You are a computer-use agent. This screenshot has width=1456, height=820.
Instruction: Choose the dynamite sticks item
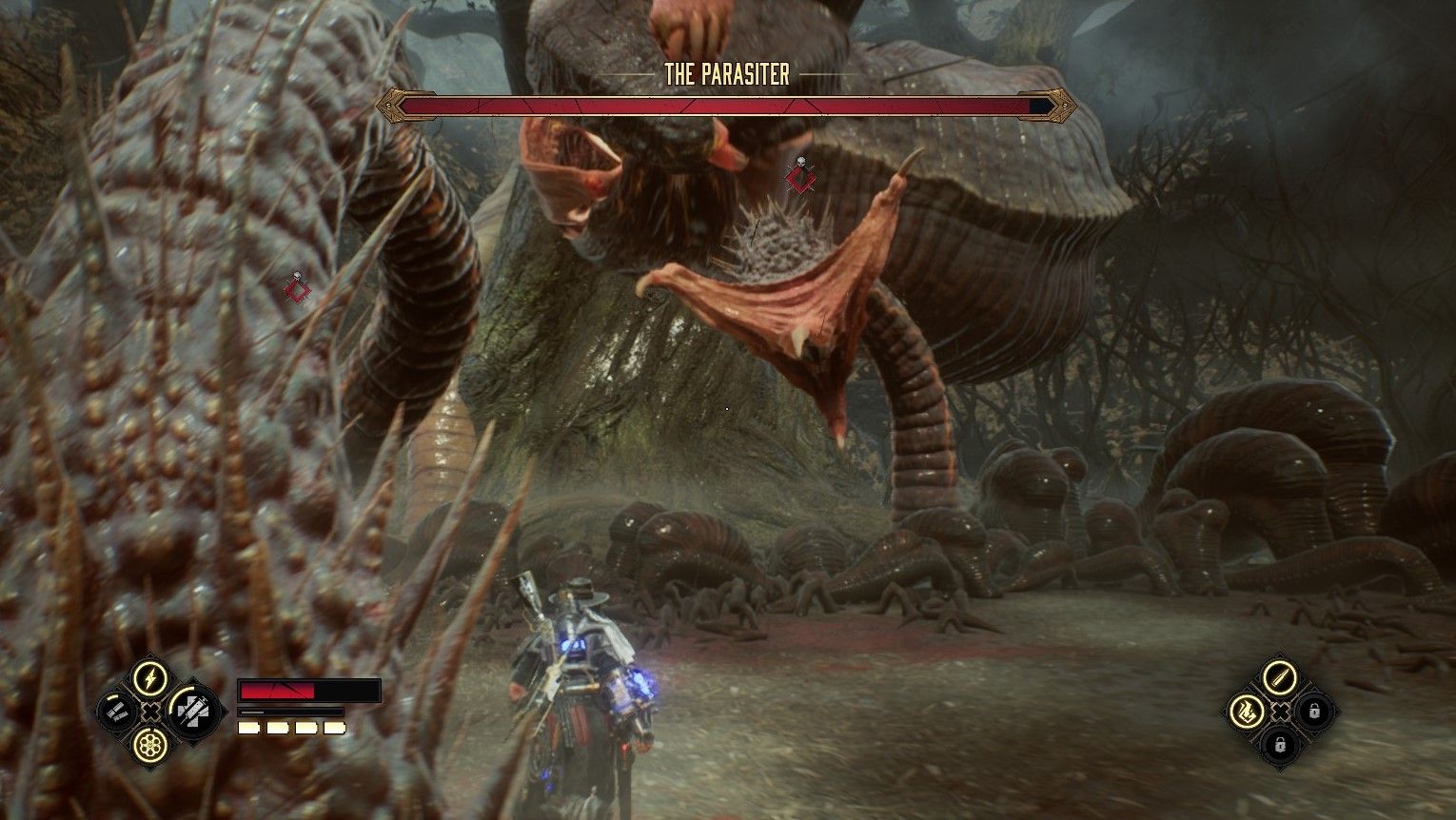[x=115, y=712]
